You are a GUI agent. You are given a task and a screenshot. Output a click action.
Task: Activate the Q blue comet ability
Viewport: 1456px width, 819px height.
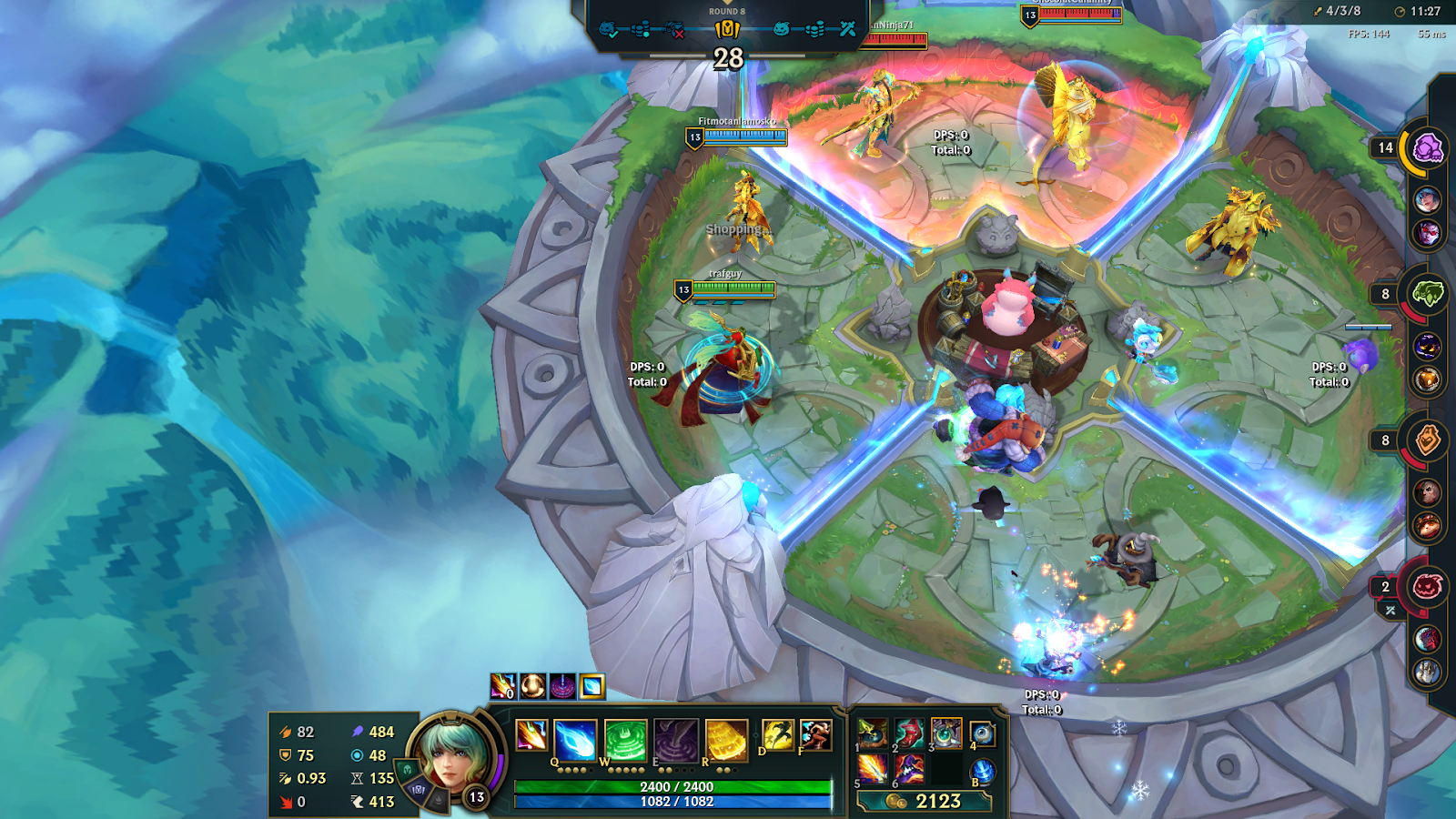click(x=575, y=739)
